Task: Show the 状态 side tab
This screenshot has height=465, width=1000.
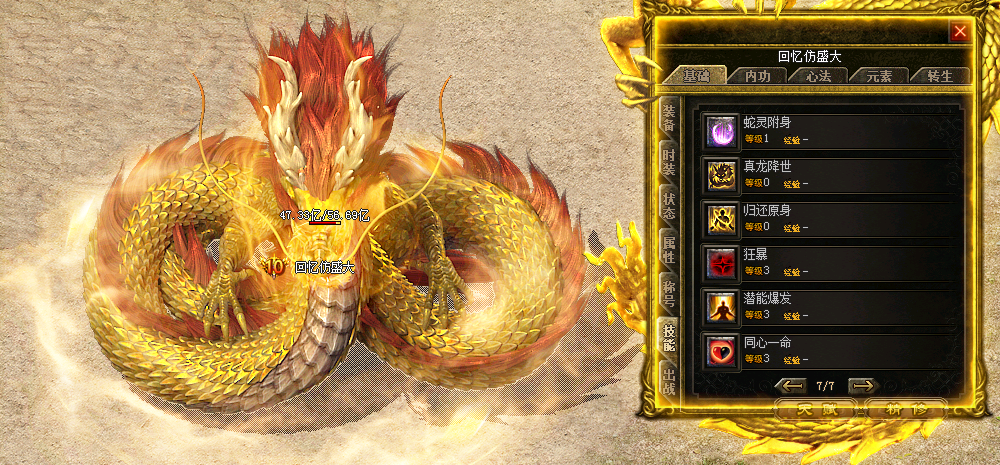Action: [x=668, y=207]
